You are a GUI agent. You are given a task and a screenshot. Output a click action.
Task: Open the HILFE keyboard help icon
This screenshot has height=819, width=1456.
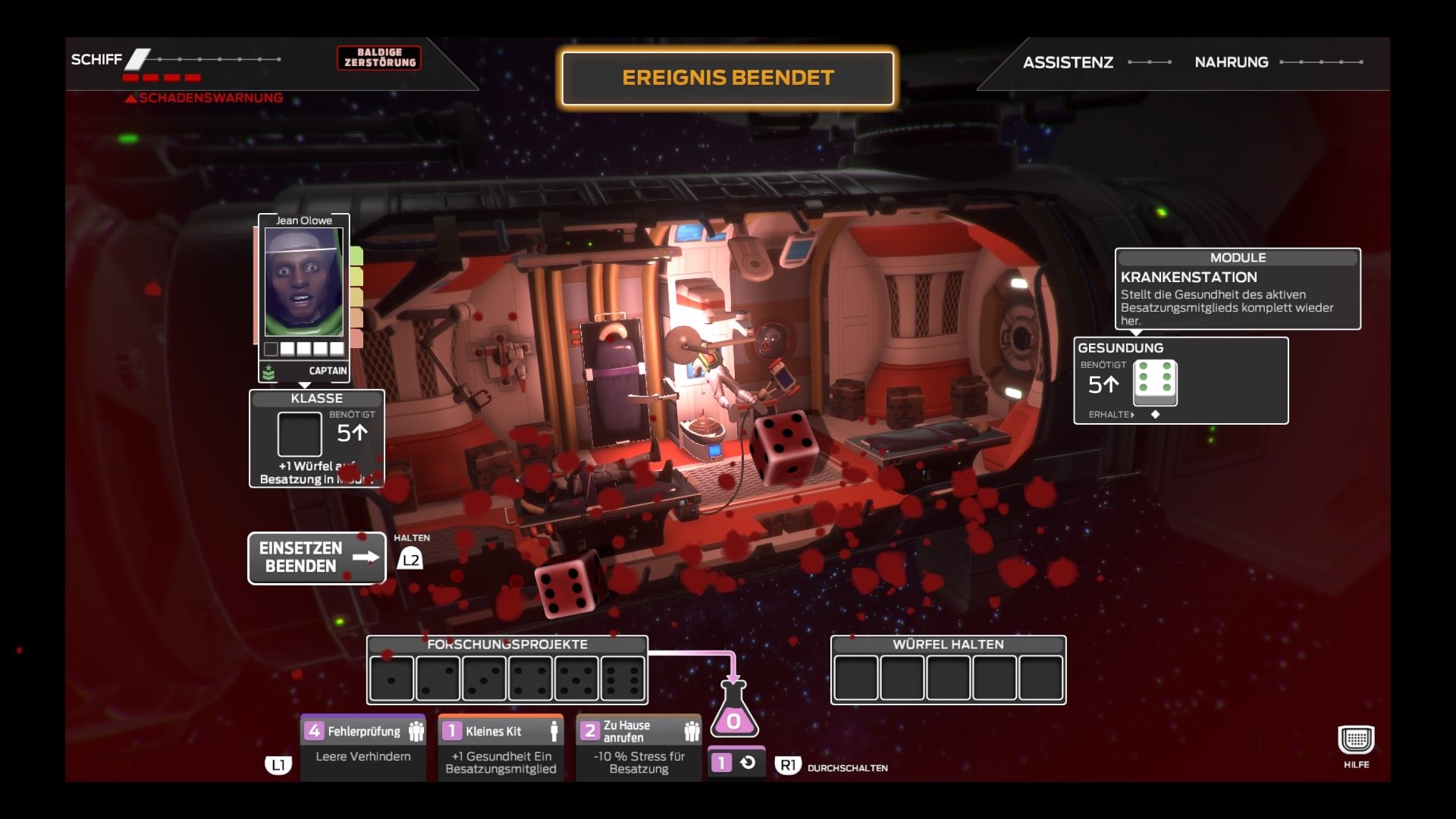(1357, 737)
